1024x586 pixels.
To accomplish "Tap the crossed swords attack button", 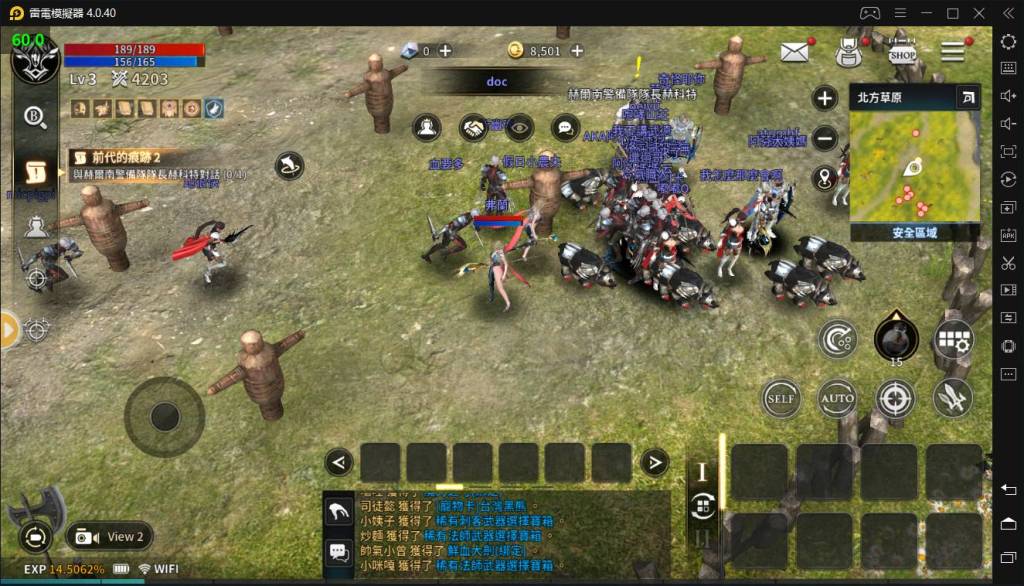I will [x=953, y=398].
